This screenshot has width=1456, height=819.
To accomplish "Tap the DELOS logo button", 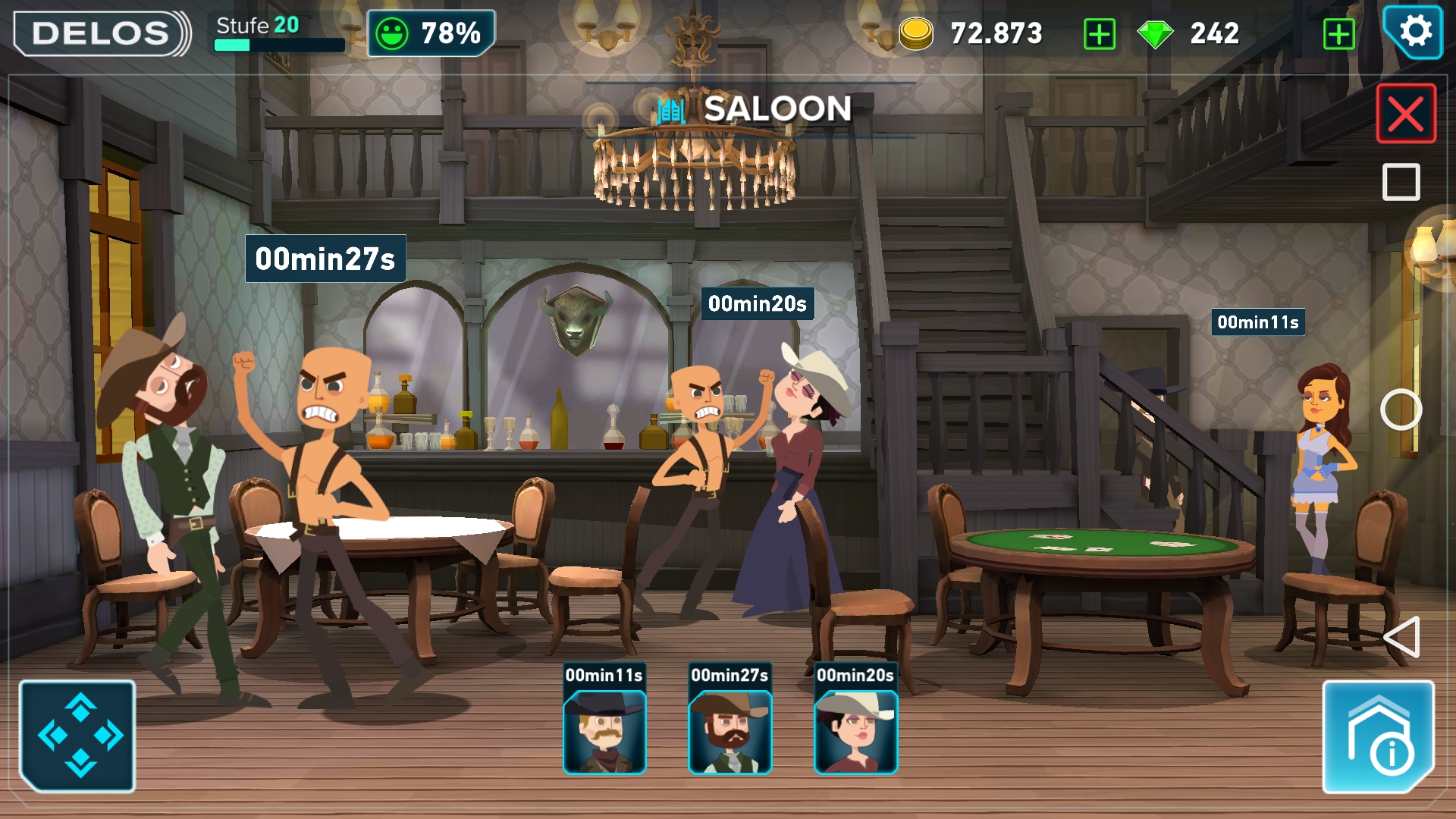I will tap(102, 33).
